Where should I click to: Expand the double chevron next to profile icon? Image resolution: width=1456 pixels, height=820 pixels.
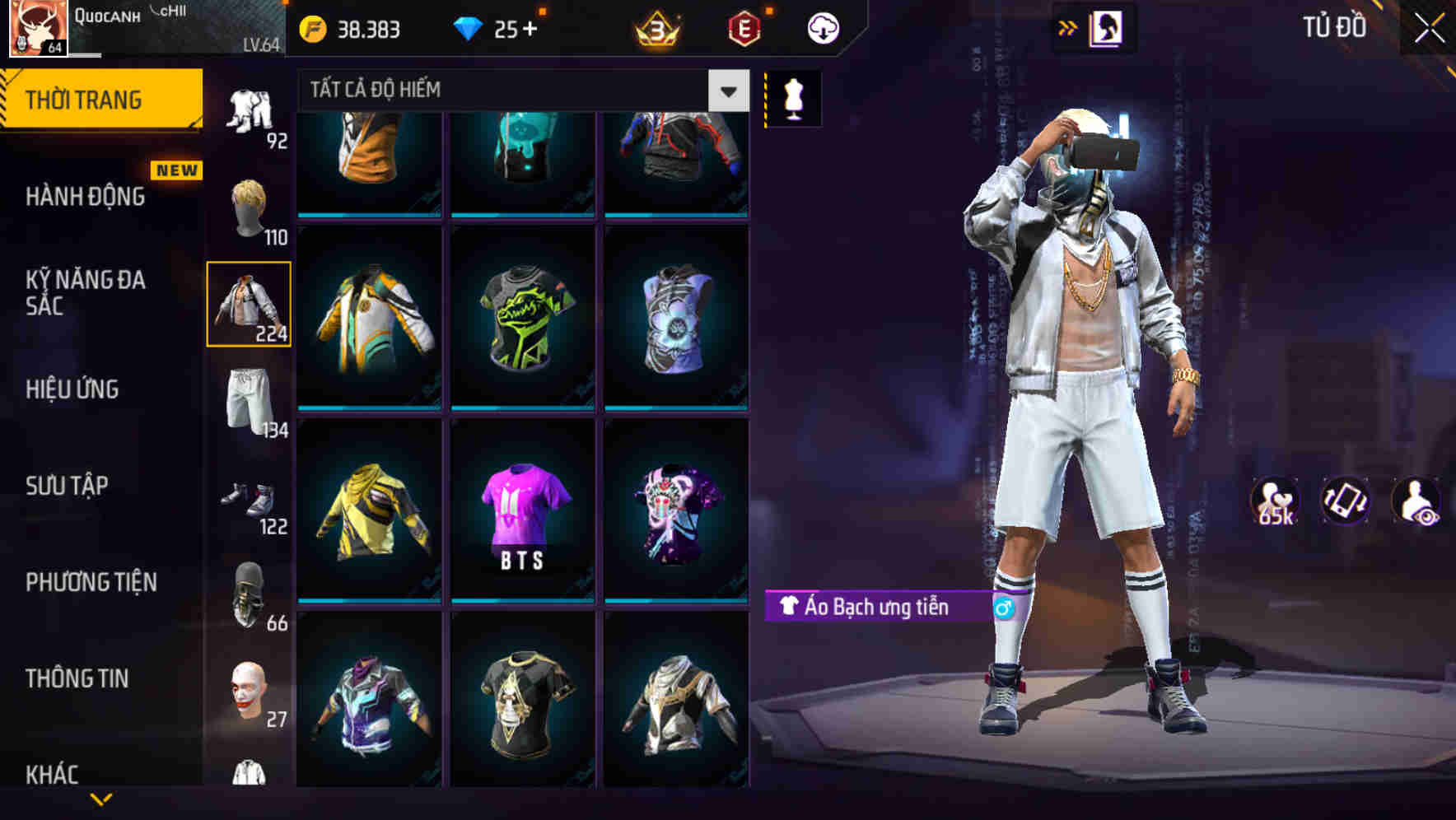coord(1069,27)
